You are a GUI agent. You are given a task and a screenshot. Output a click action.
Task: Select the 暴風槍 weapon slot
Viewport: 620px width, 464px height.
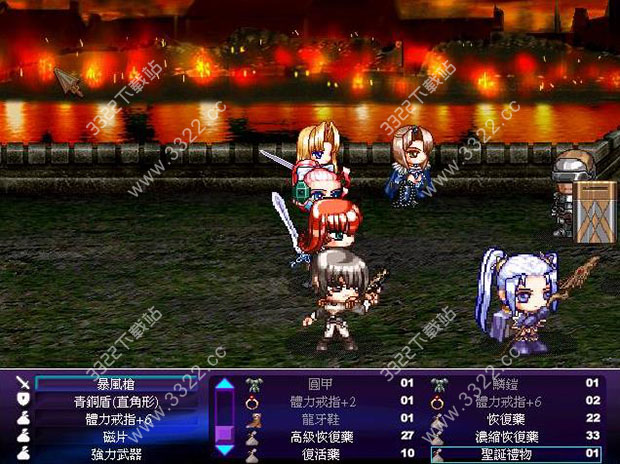tap(115, 383)
